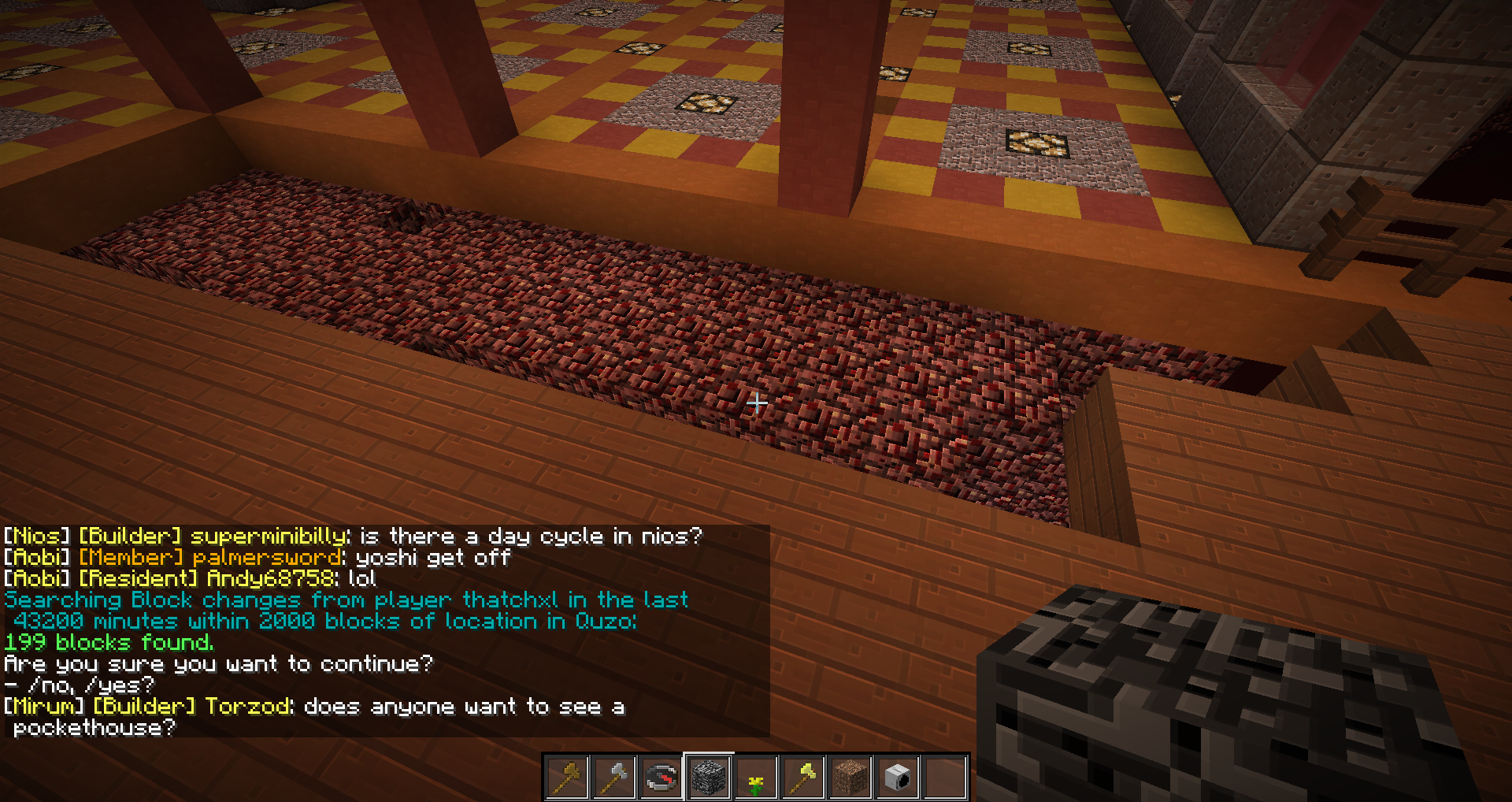Image resolution: width=1512 pixels, height=802 pixels.
Task: Choose the brown dirt block slot
Action: pos(850,778)
